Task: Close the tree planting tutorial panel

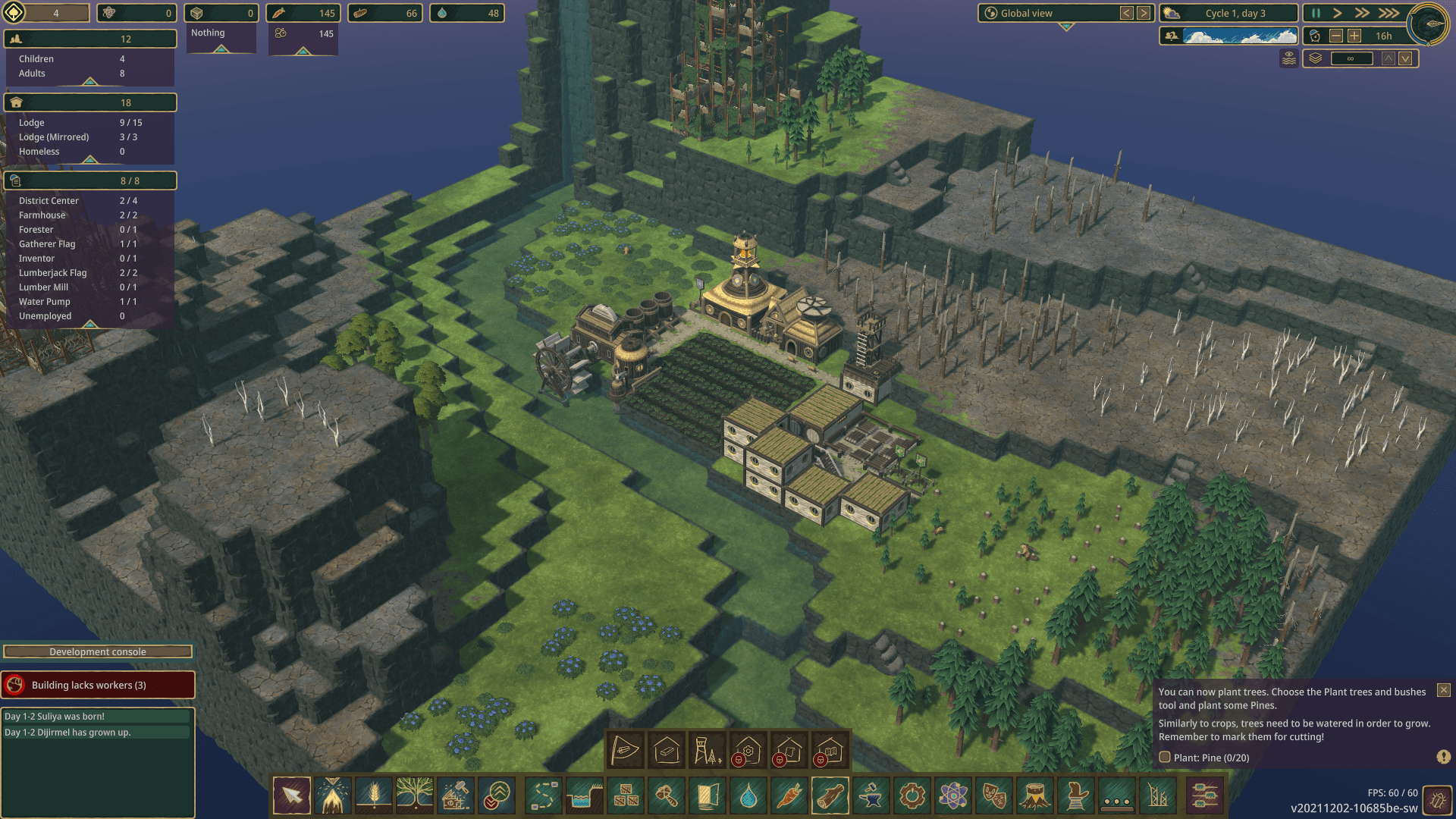Action: (1444, 691)
